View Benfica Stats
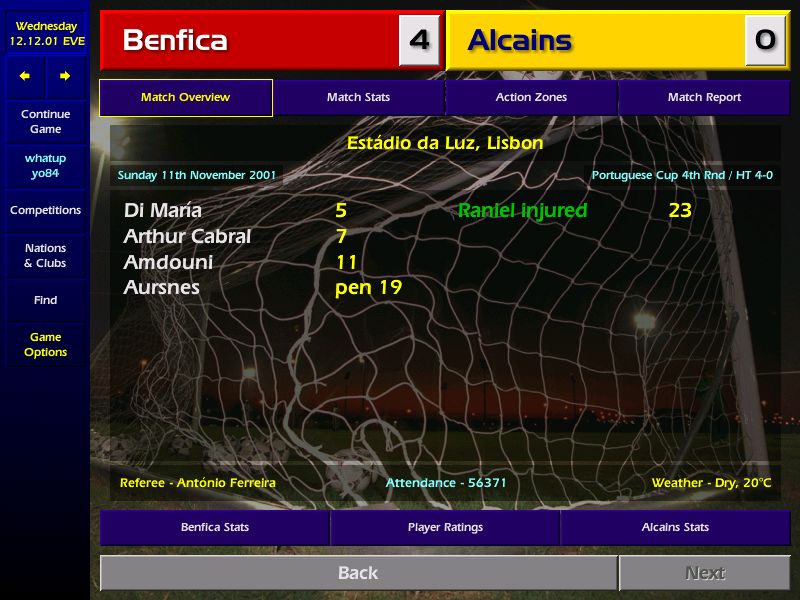 [x=215, y=527]
